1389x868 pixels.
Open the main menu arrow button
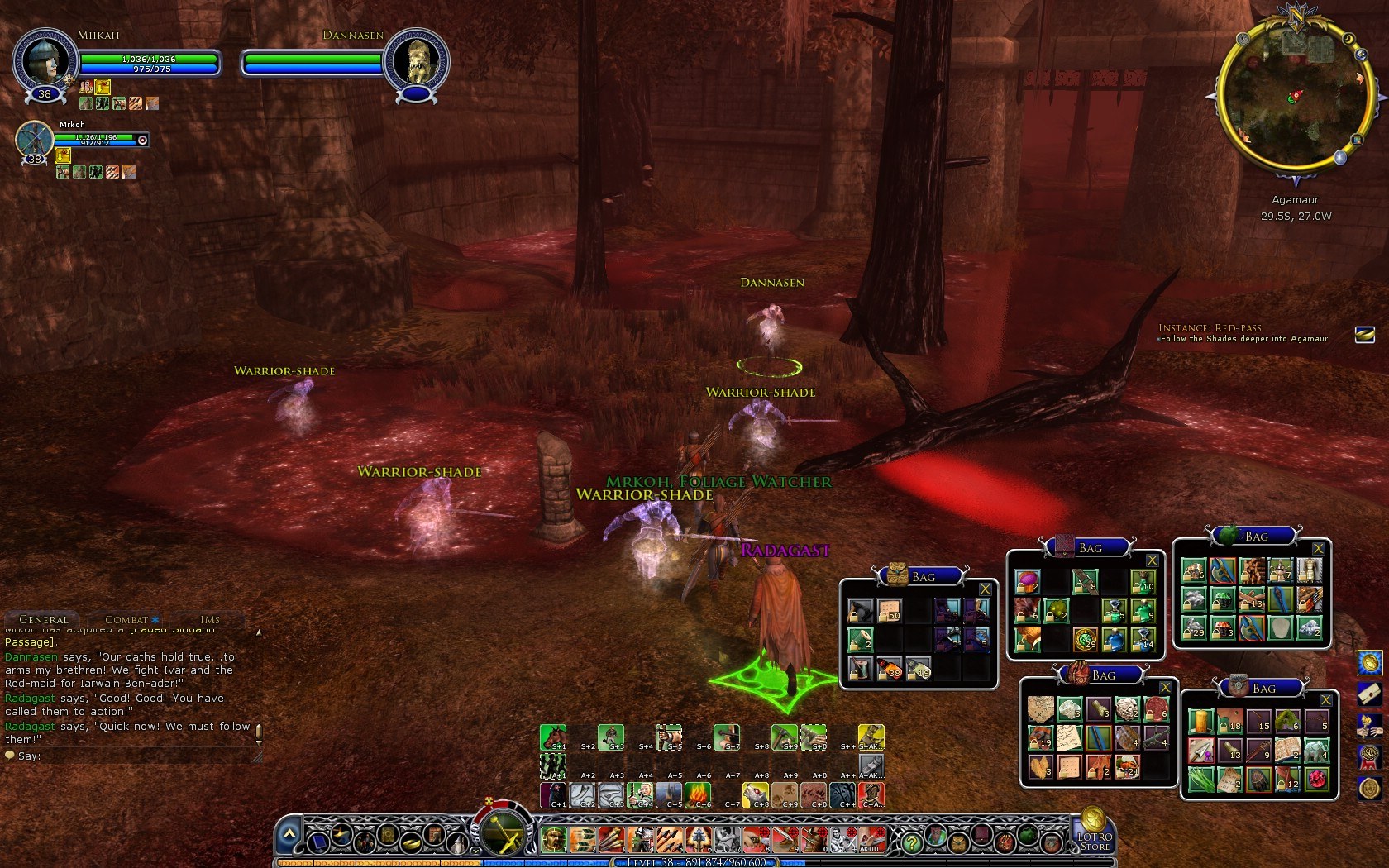tap(289, 835)
